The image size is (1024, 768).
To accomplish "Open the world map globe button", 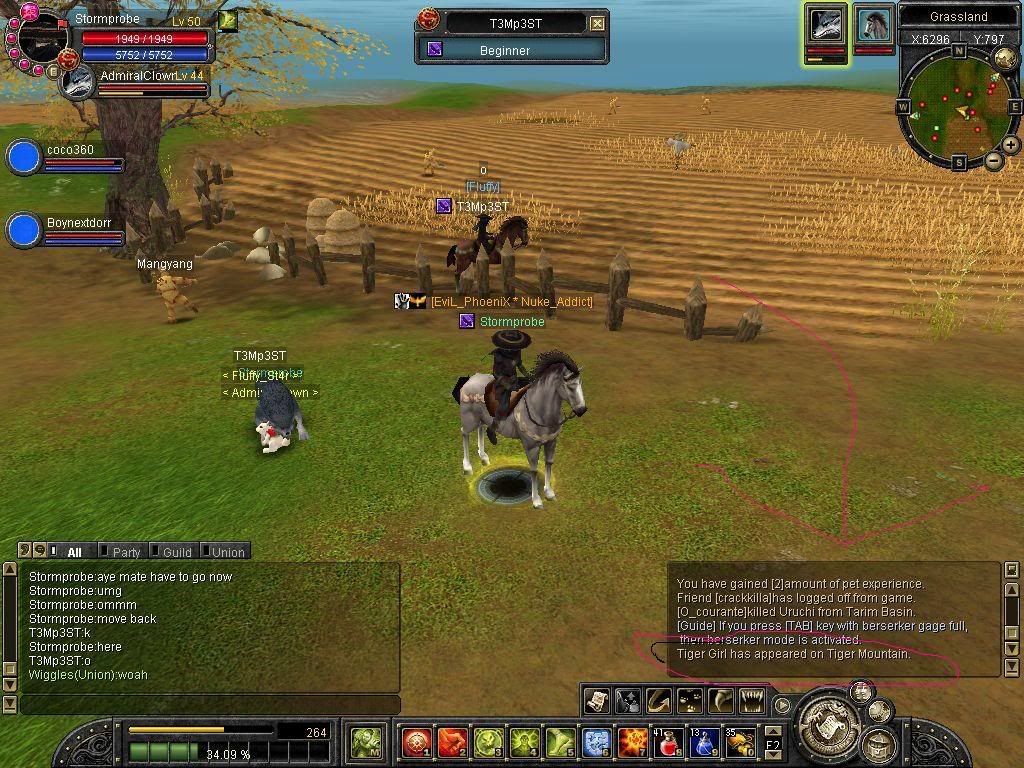I will point(1003,57).
